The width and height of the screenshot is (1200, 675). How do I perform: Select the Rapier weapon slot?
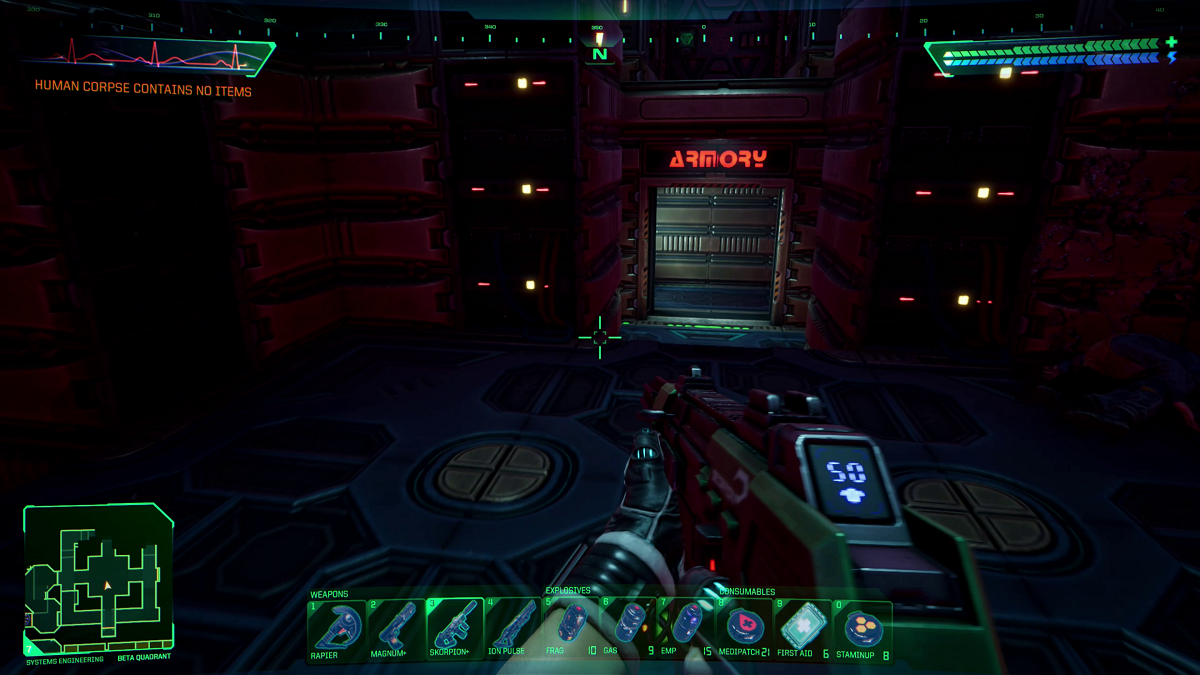337,629
